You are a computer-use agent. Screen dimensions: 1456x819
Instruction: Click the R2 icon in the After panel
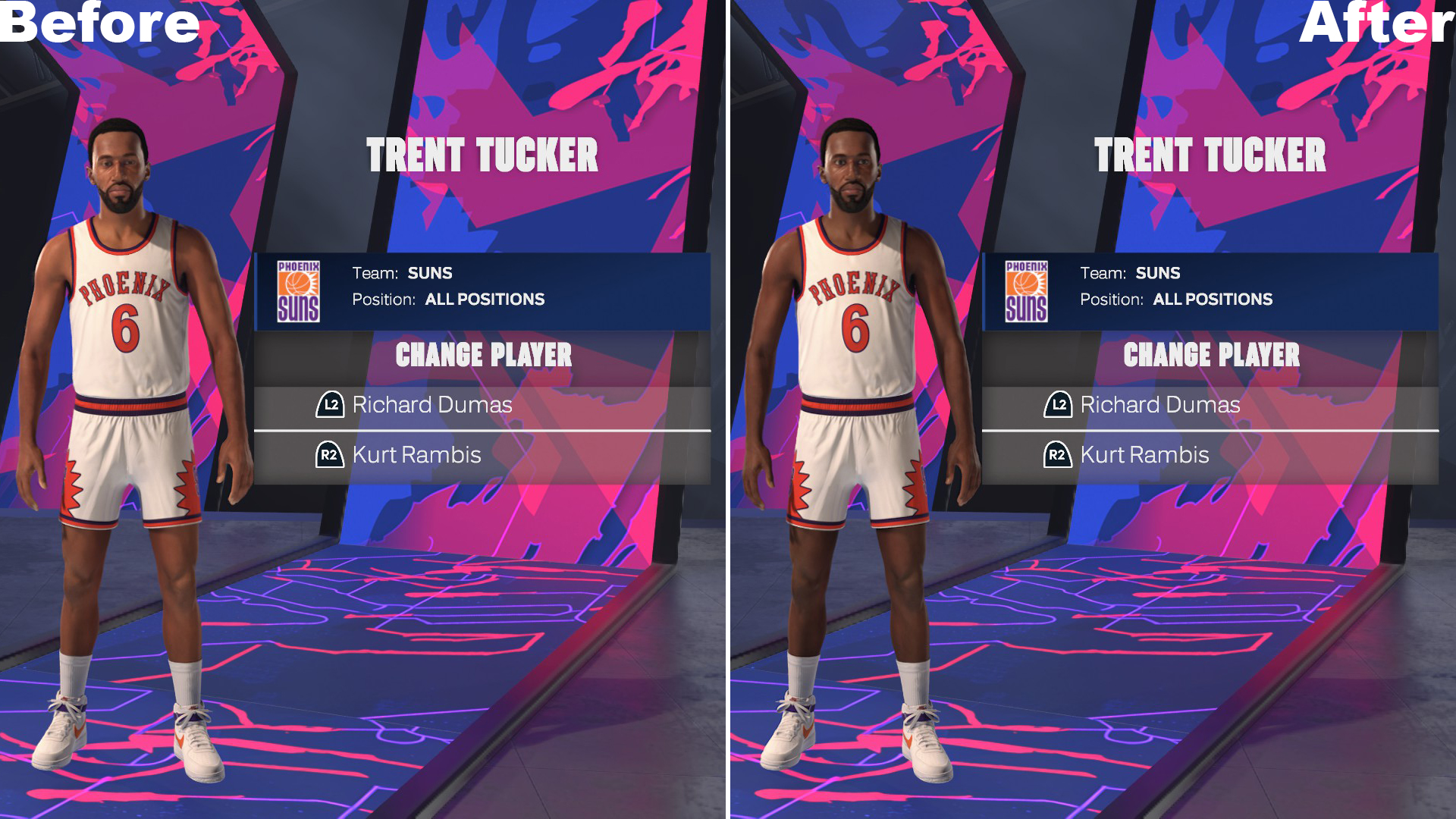1057,455
